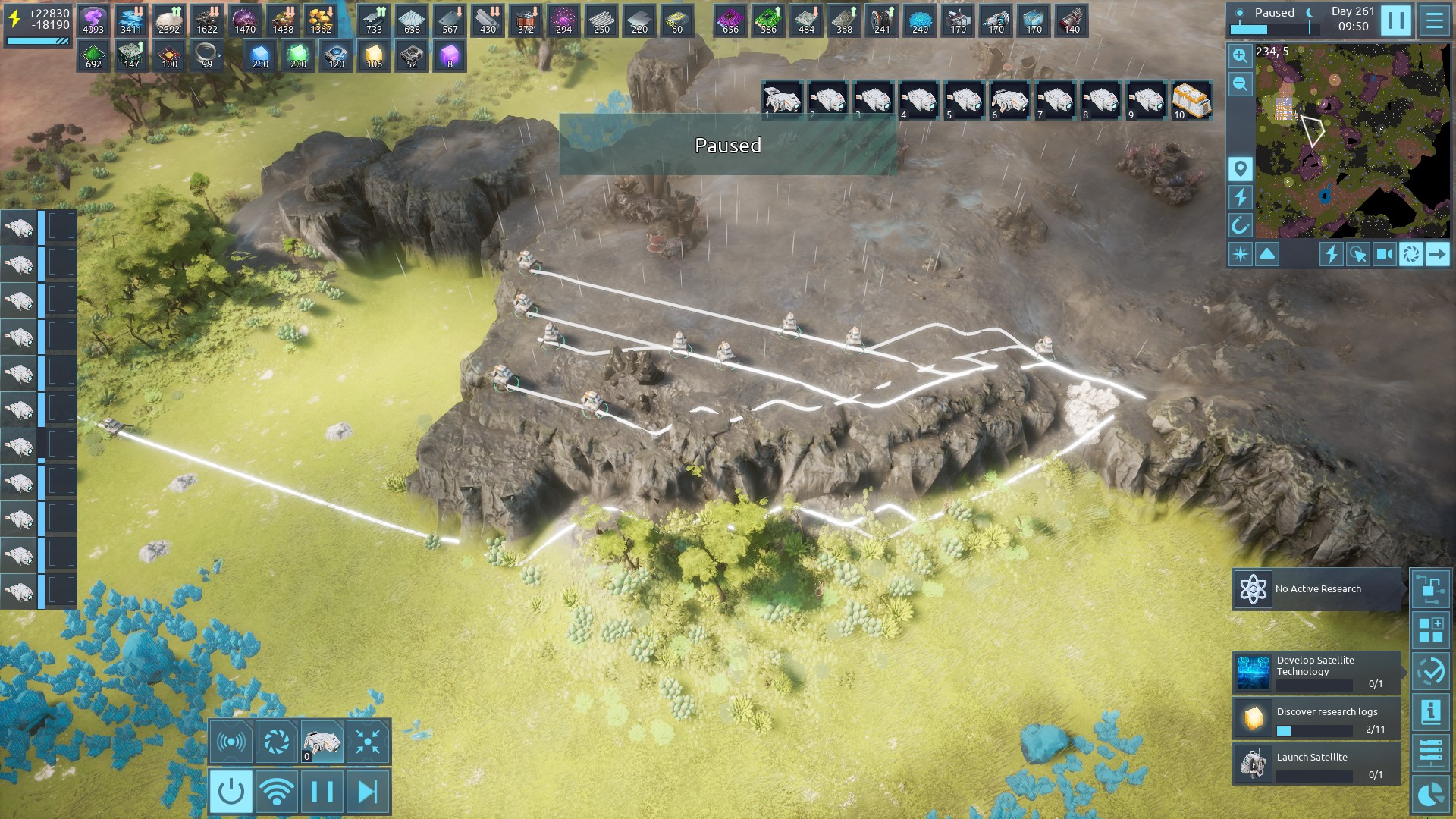Open the info book codex button
Viewport: 1456px width, 819px height.
(x=1430, y=713)
